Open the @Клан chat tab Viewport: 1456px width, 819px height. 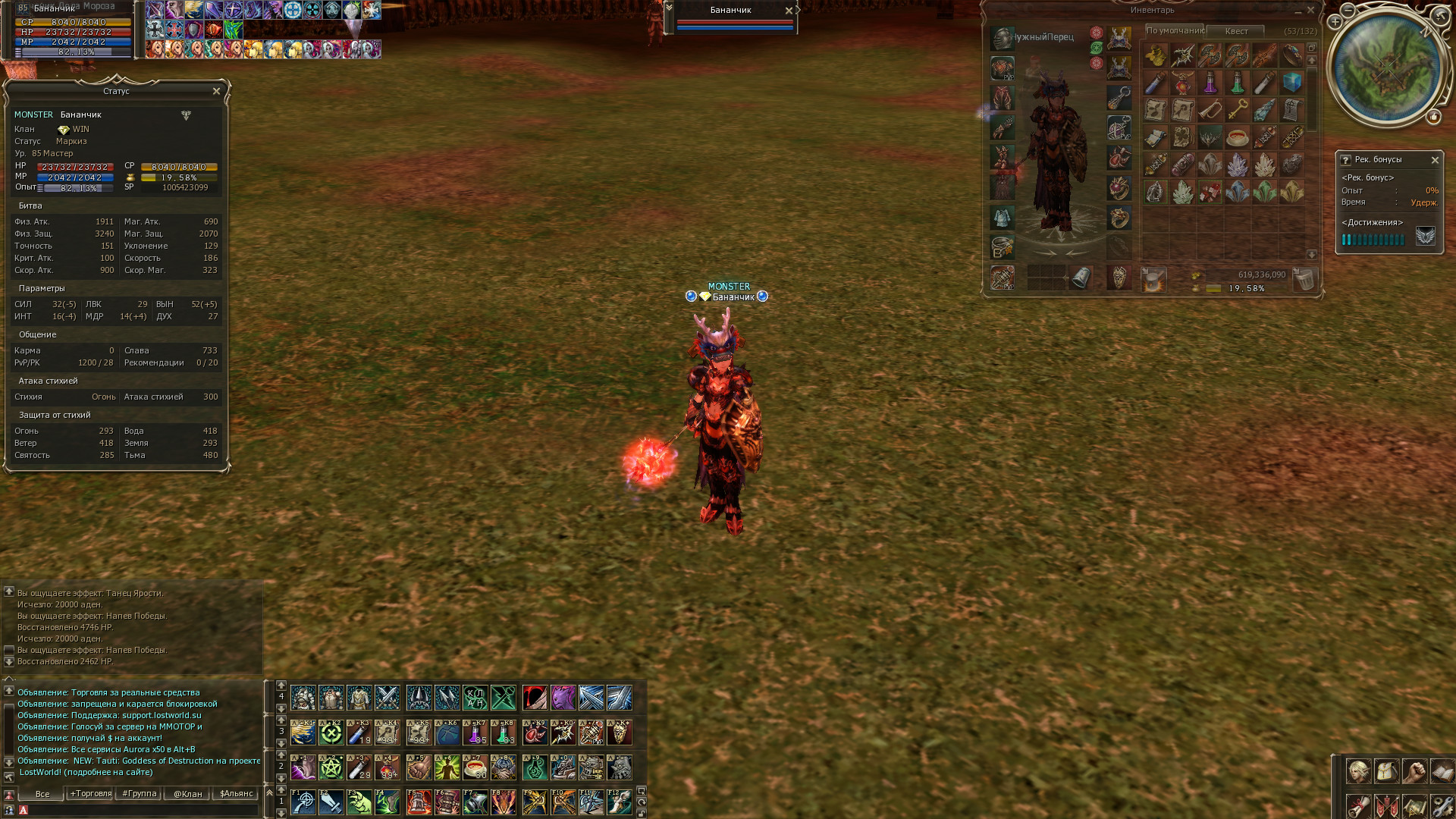click(x=187, y=794)
